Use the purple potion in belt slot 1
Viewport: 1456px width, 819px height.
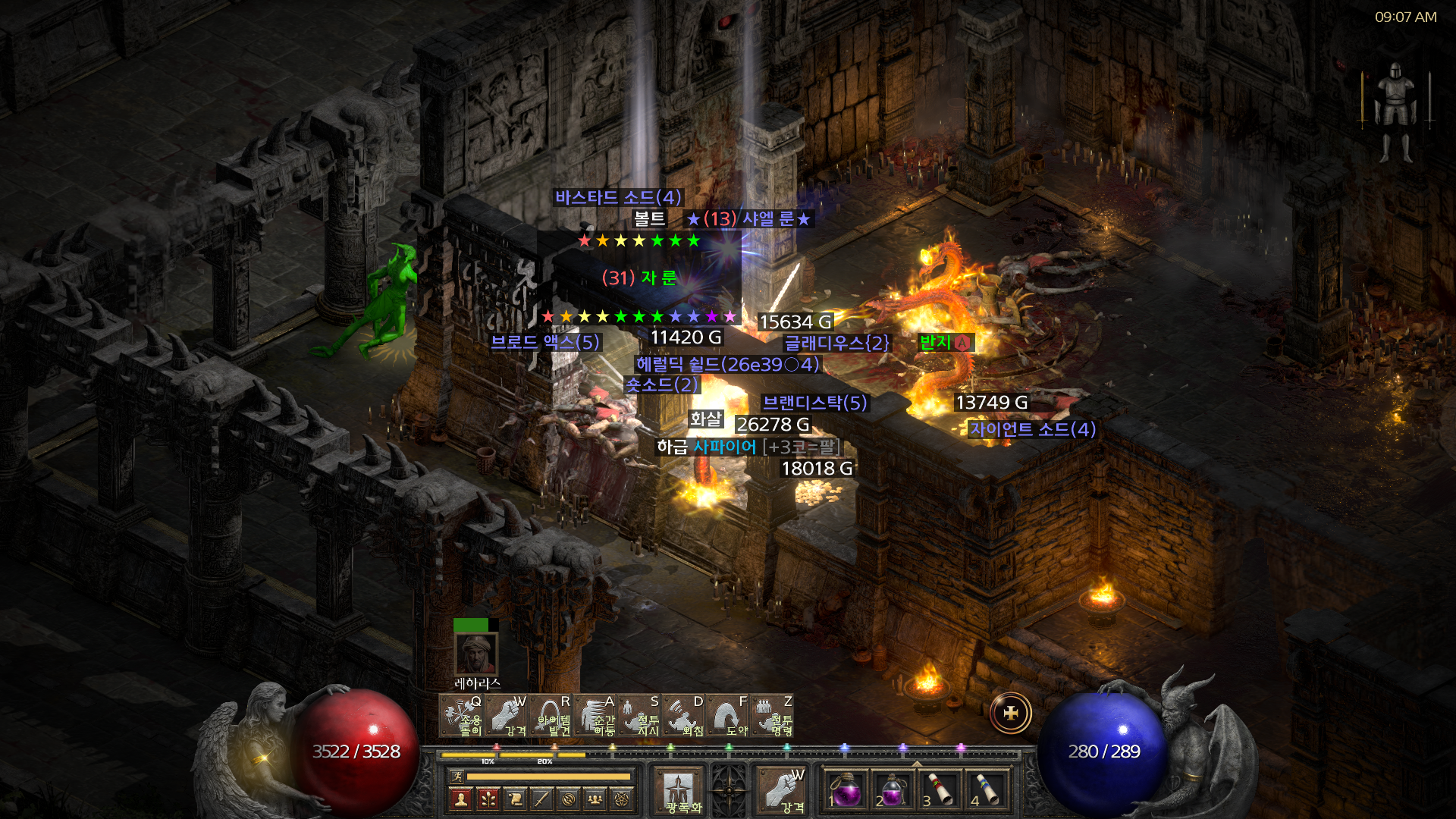click(x=845, y=790)
